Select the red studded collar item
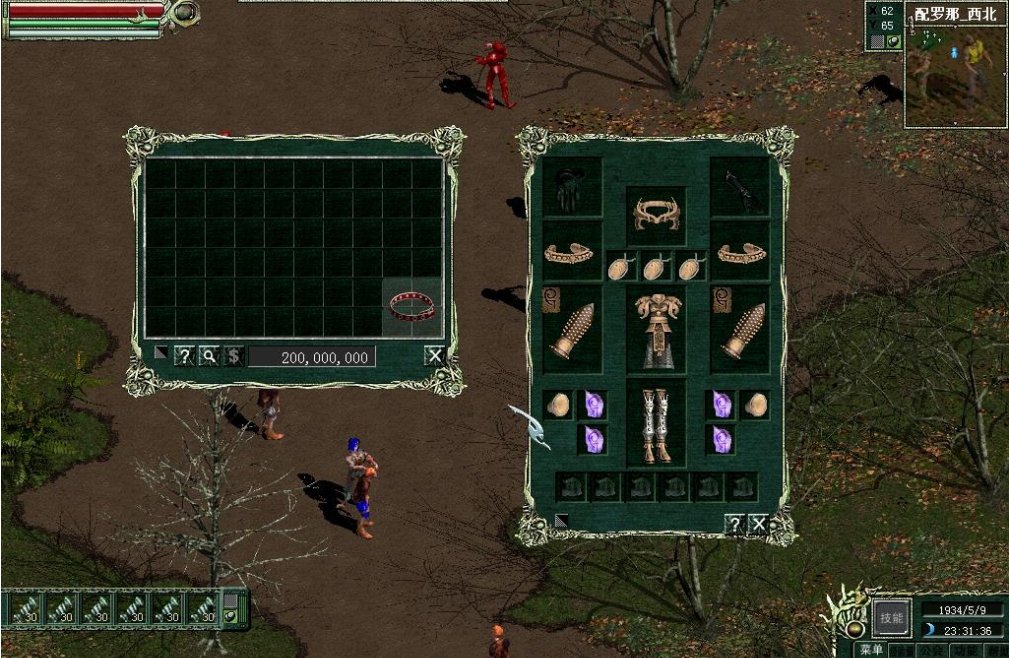Viewport: 1009px width, 658px height. (412, 307)
